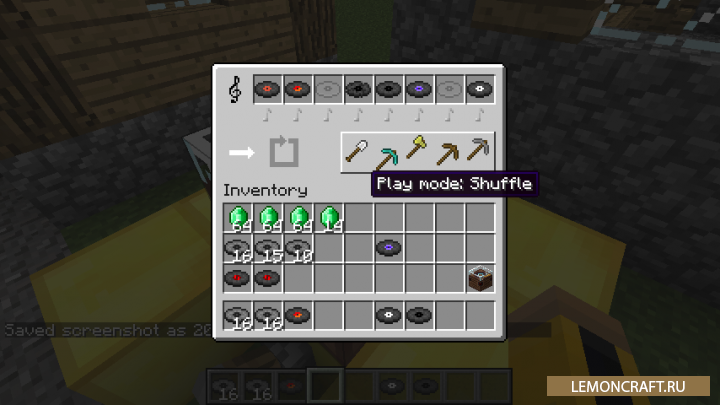Choose the orange-center disc in the hotbar row
Viewport: 720px width, 405px height.
click(x=298, y=314)
